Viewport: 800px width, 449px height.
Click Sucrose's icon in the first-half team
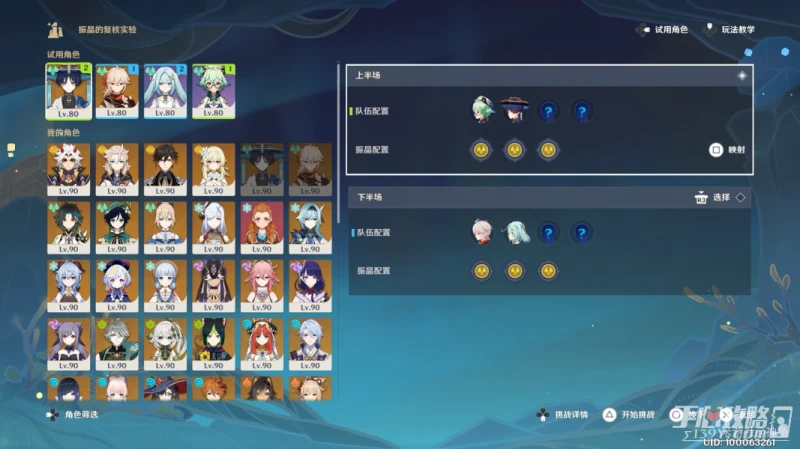[x=483, y=110]
